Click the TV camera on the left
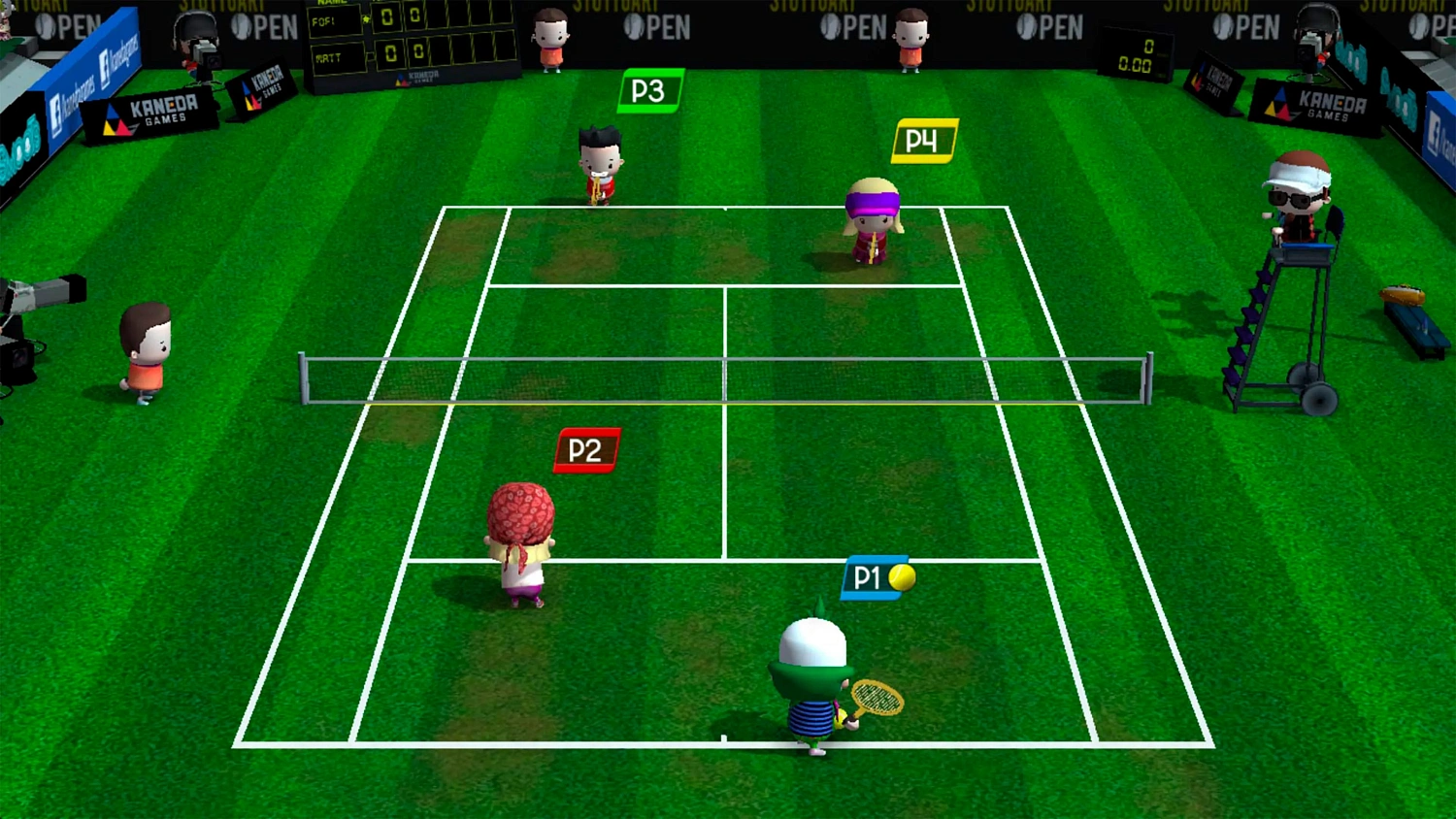This screenshot has height=819, width=1456. (44, 291)
